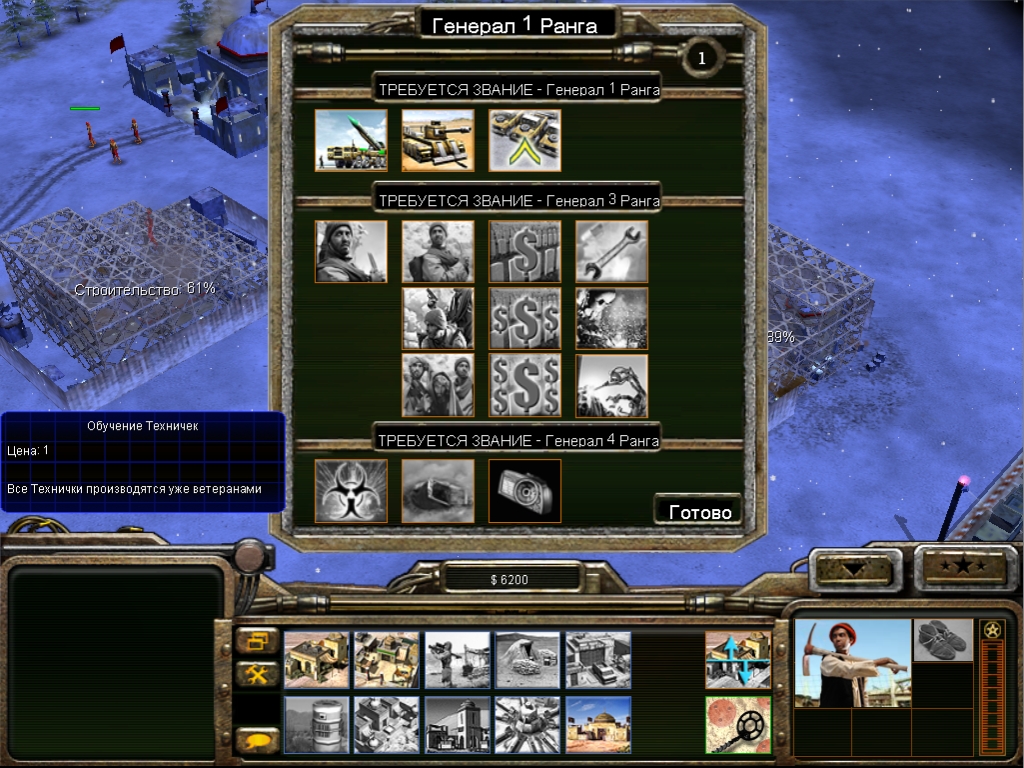This screenshot has height=768, width=1024.
Task: Select the single dollar sign bounty power
Action: (x=525, y=251)
